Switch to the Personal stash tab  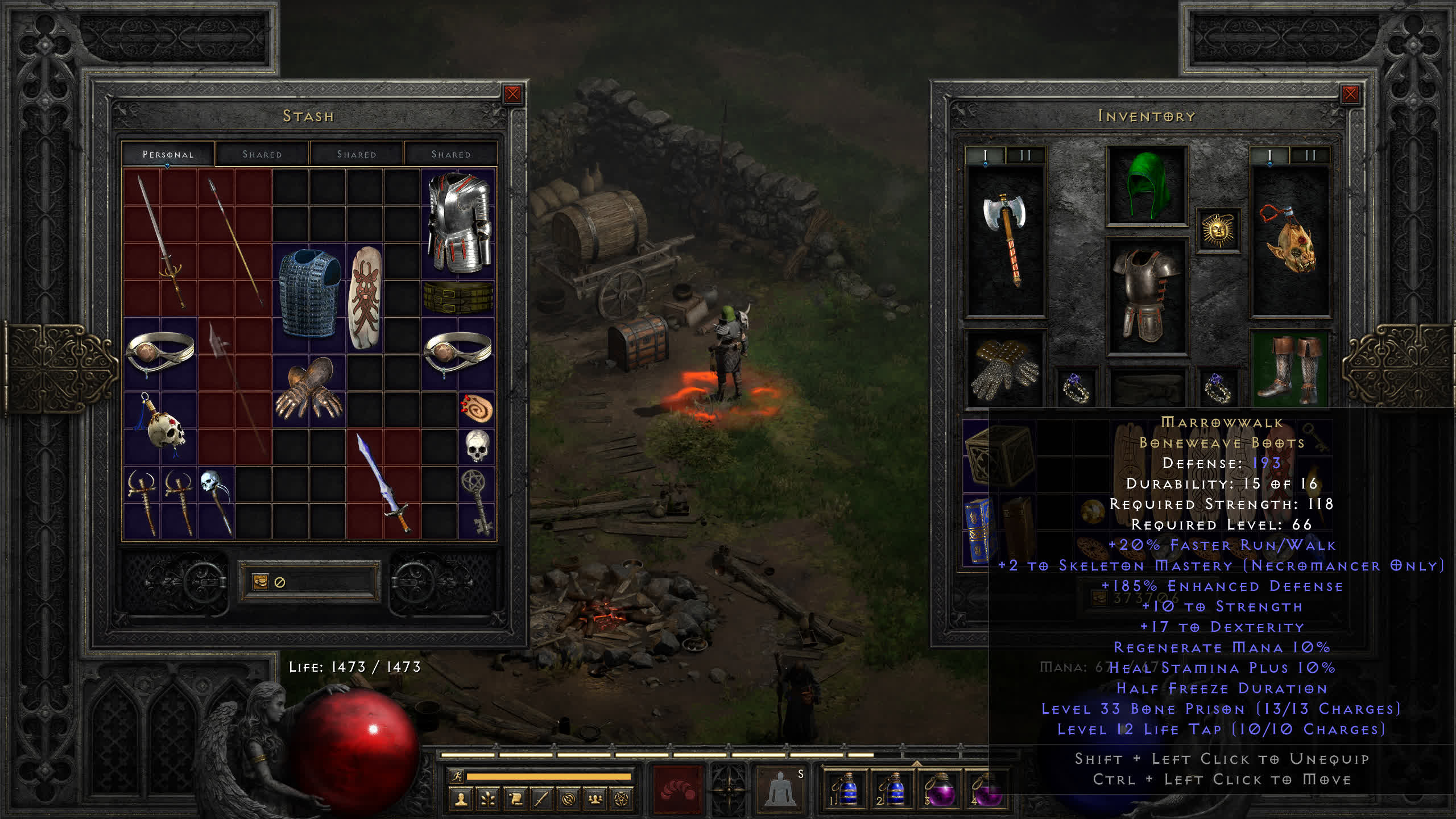(x=168, y=154)
